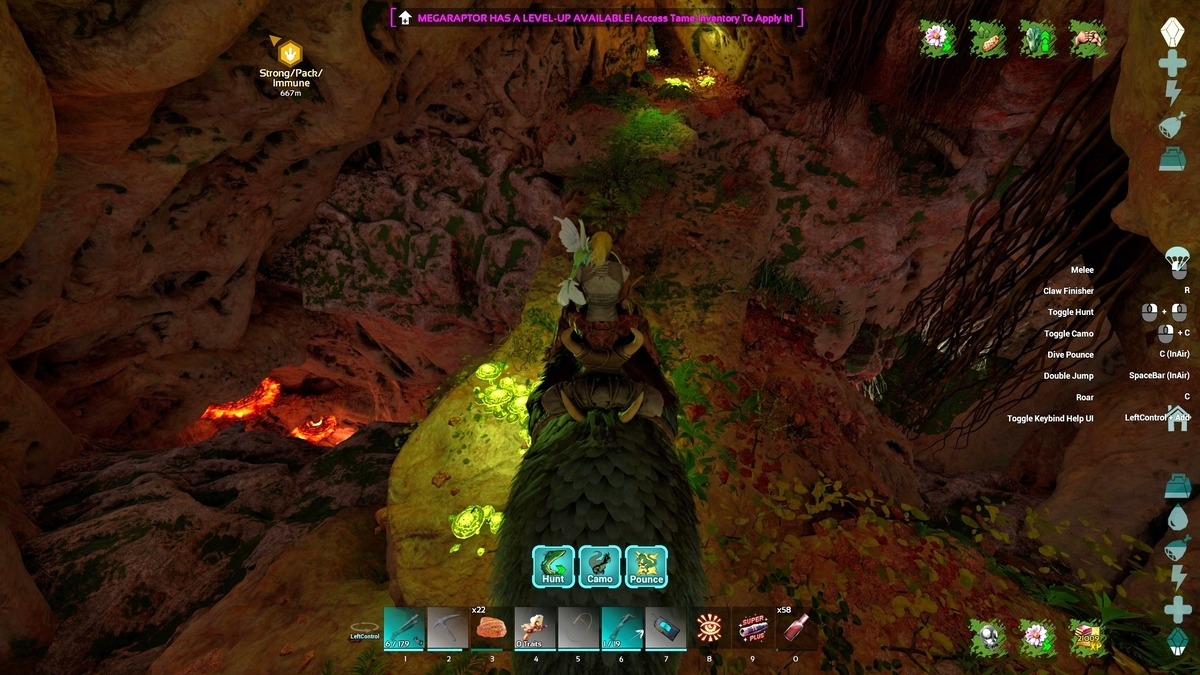Select the item labeled 0 Traits

tap(535, 628)
